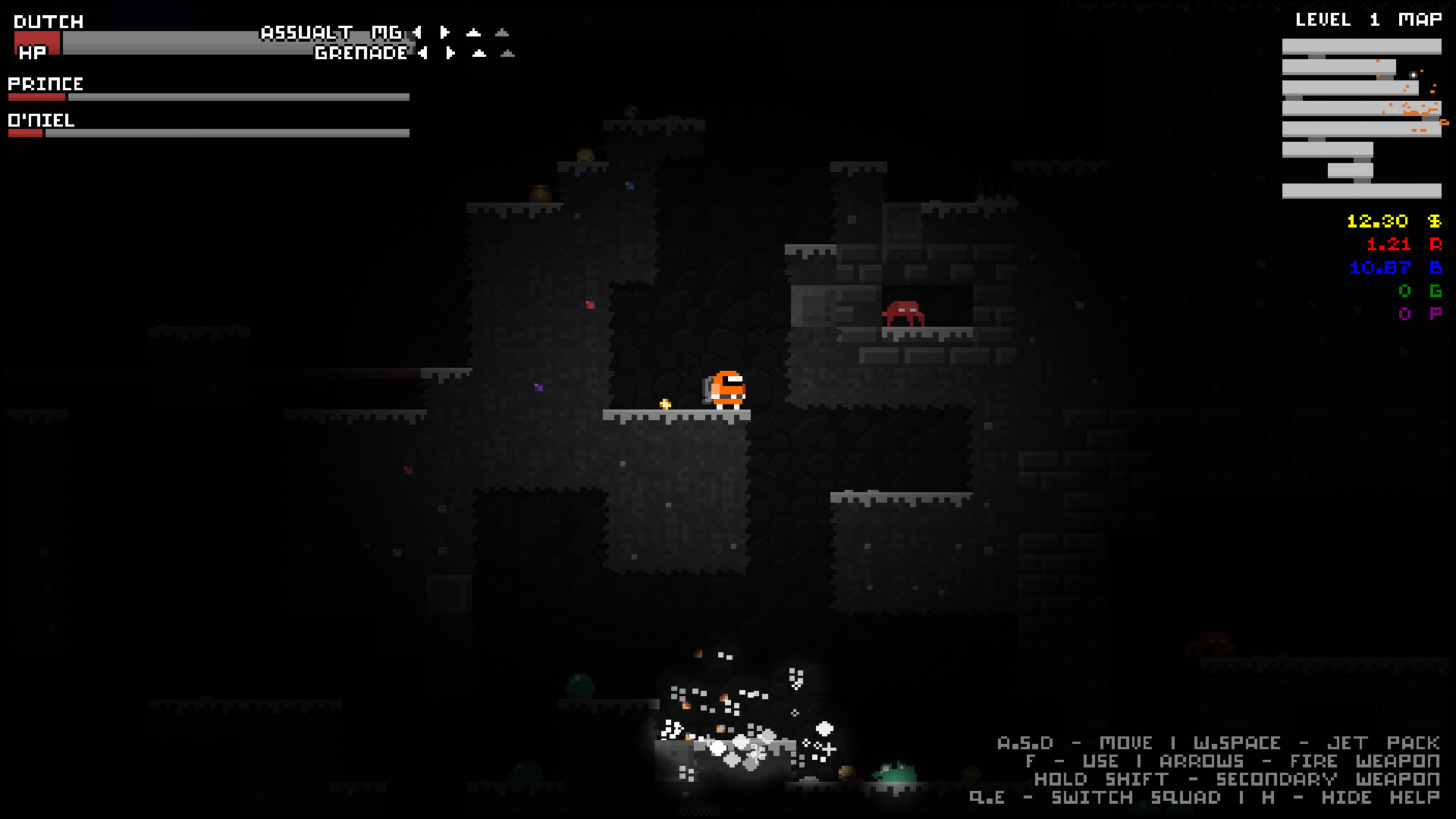Click the grenade ammo icon next to GRENADE
The width and height of the screenshot is (1456, 819).
click(479, 53)
